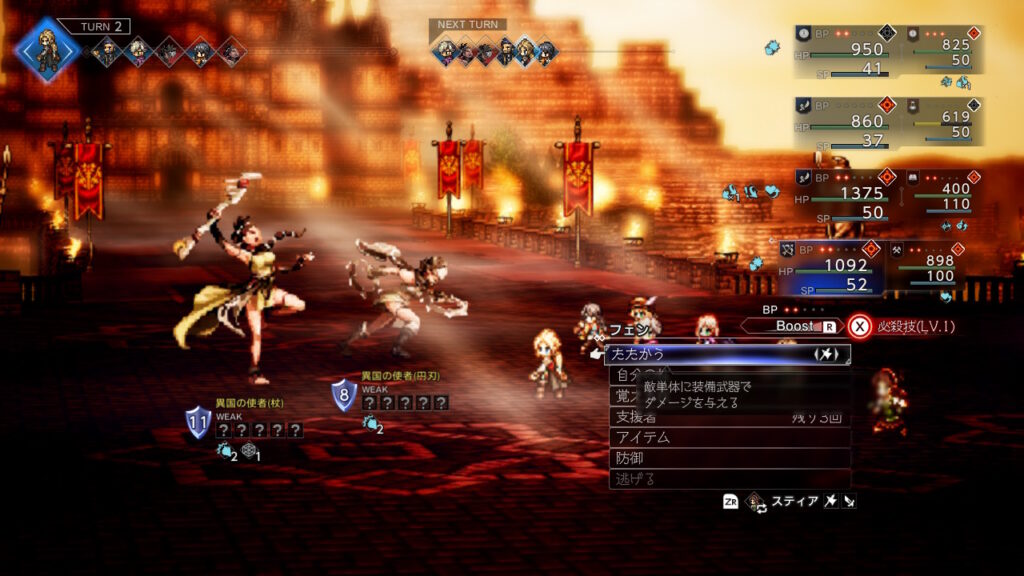
Task: Open the アイテム item menu
Action: 729,437
